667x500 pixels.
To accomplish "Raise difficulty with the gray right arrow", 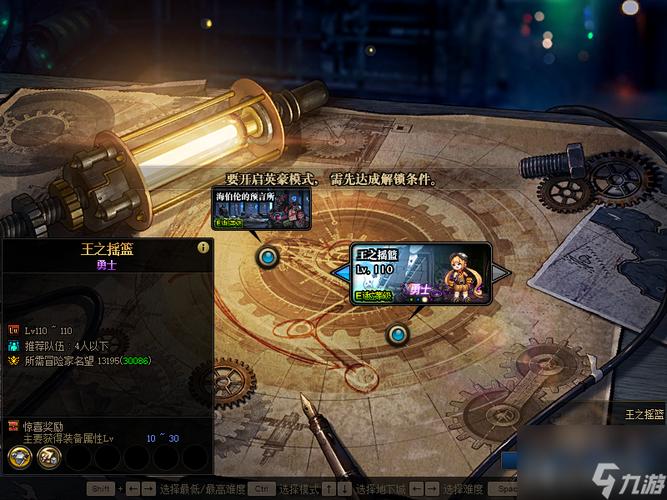I will point(500,273).
